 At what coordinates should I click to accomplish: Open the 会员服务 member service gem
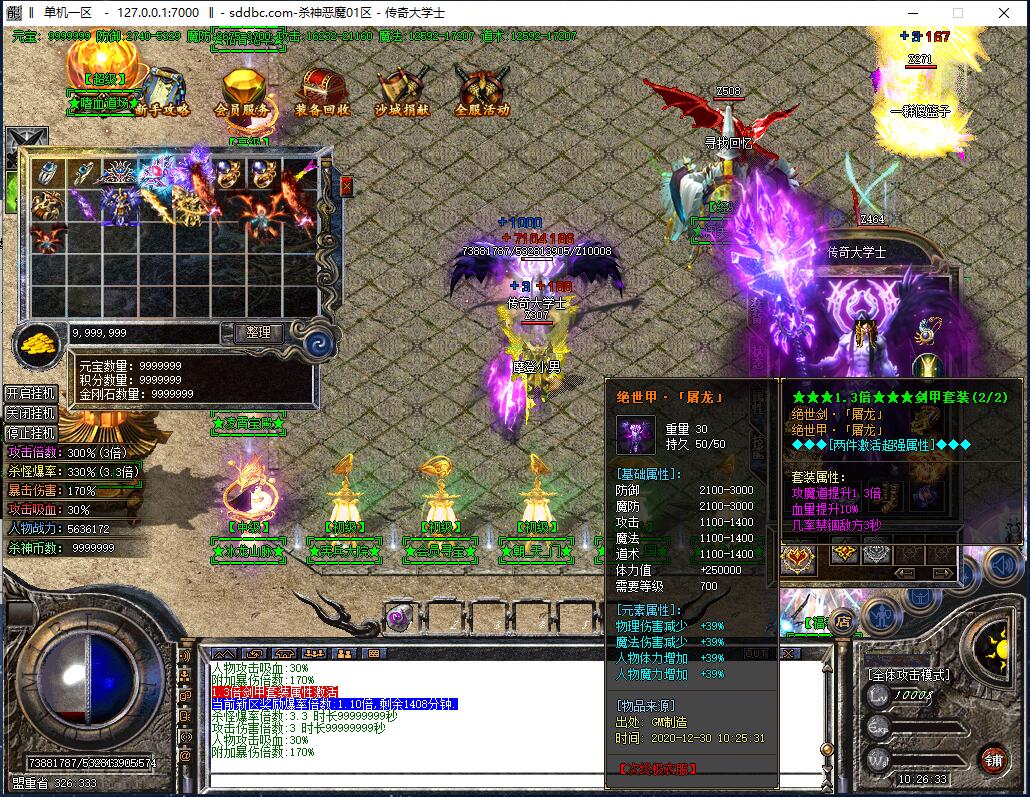coord(241,90)
